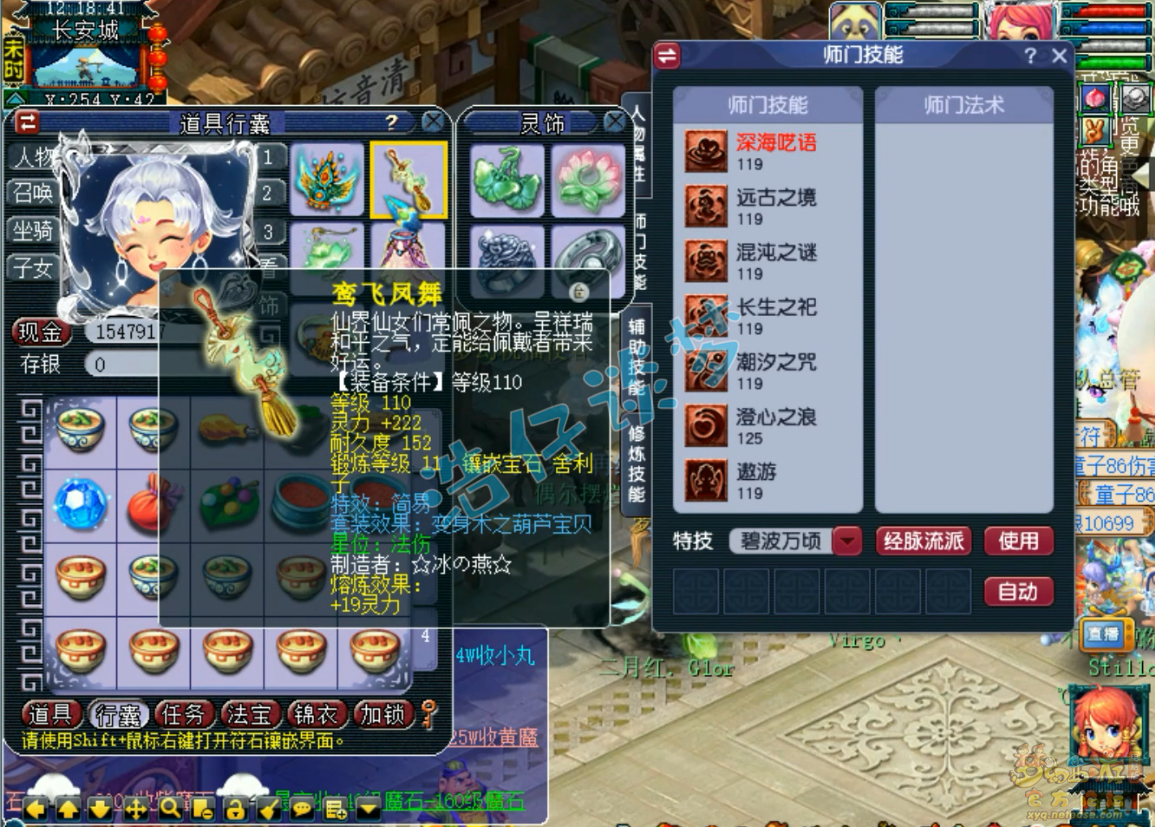Switch to the 道具 tab

[51, 714]
